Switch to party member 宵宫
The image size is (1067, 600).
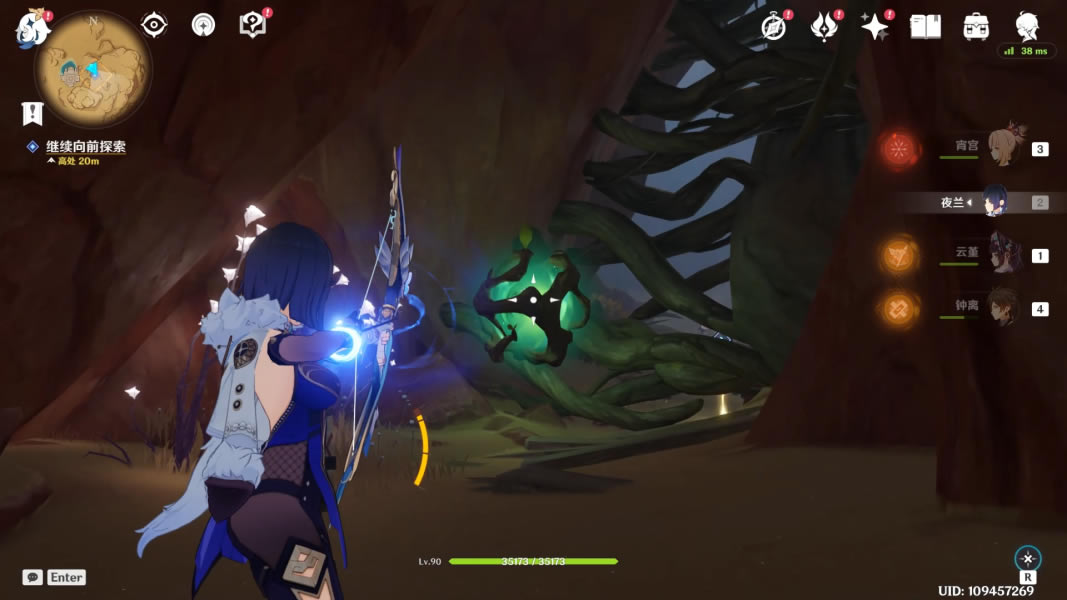(x=1002, y=149)
